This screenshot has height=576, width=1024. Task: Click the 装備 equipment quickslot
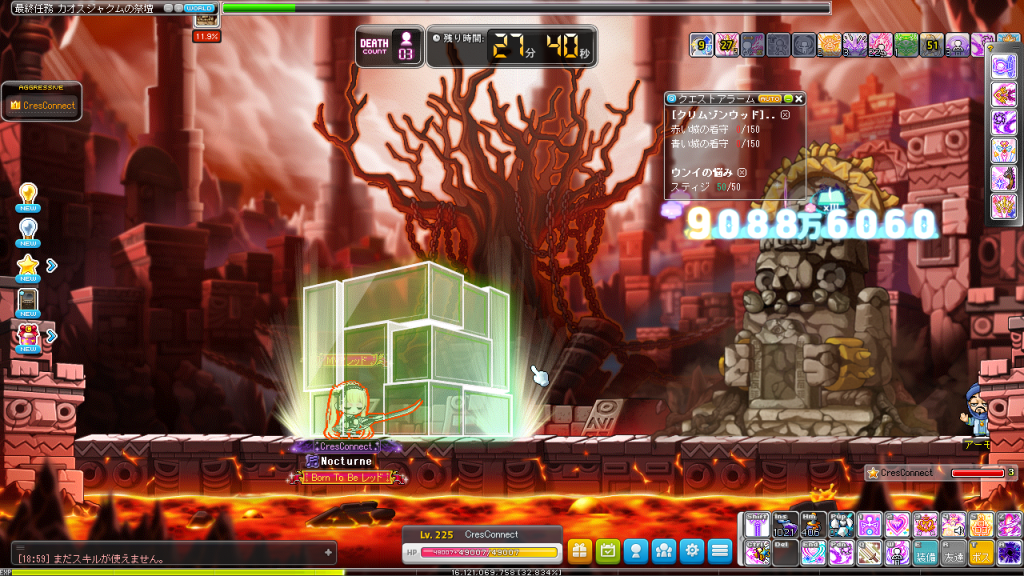pos(926,553)
